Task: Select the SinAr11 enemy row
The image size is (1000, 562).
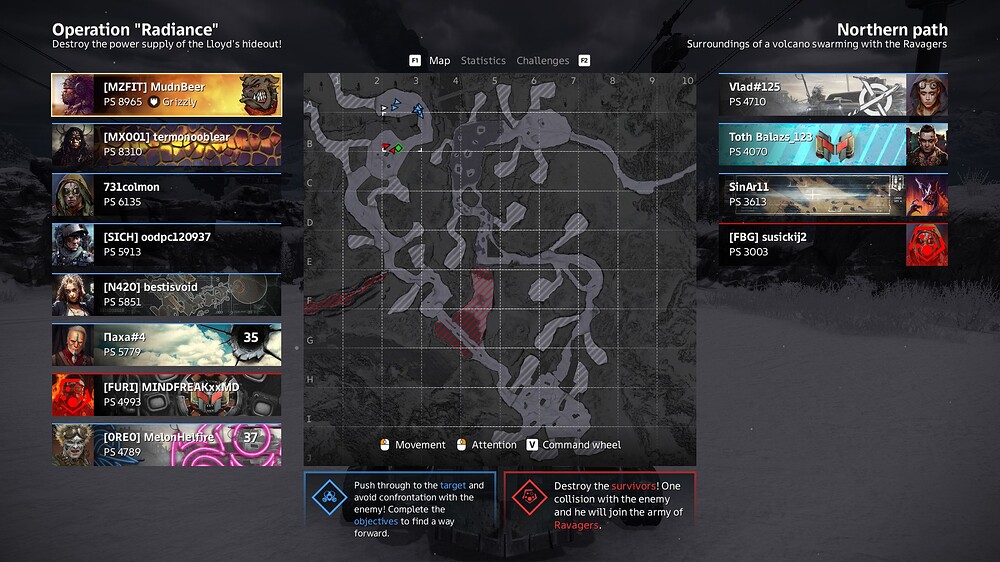Action: (x=833, y=195)
